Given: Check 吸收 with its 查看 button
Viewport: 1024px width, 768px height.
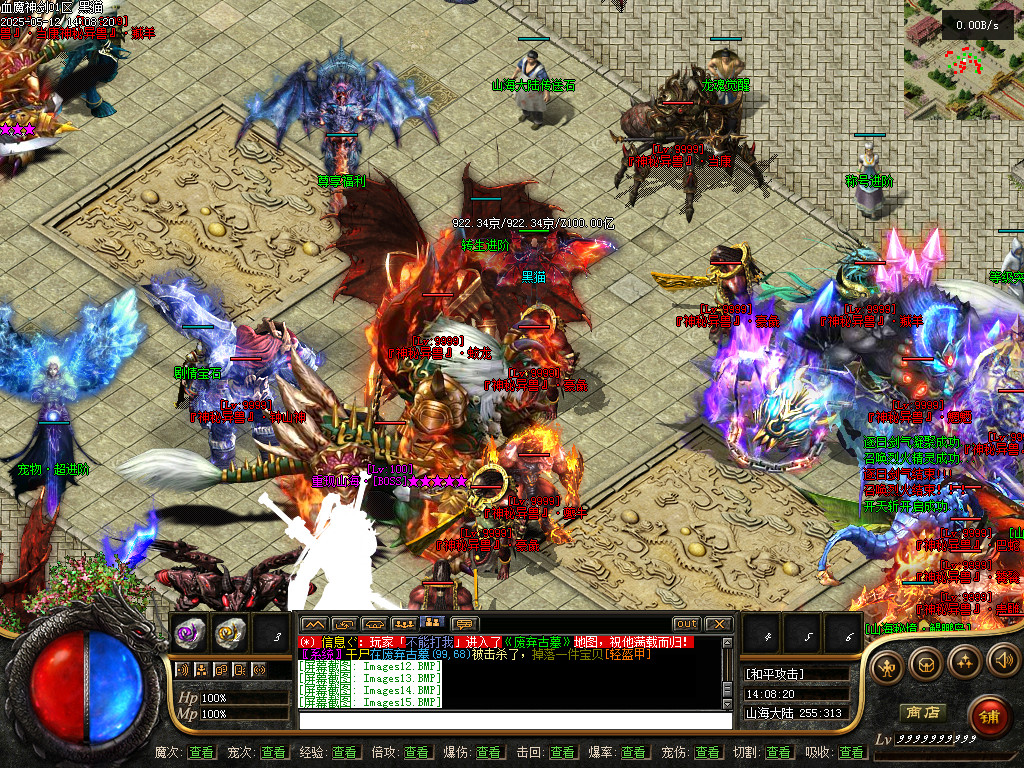Looking at the screenshot, I should tap(852, 752).
